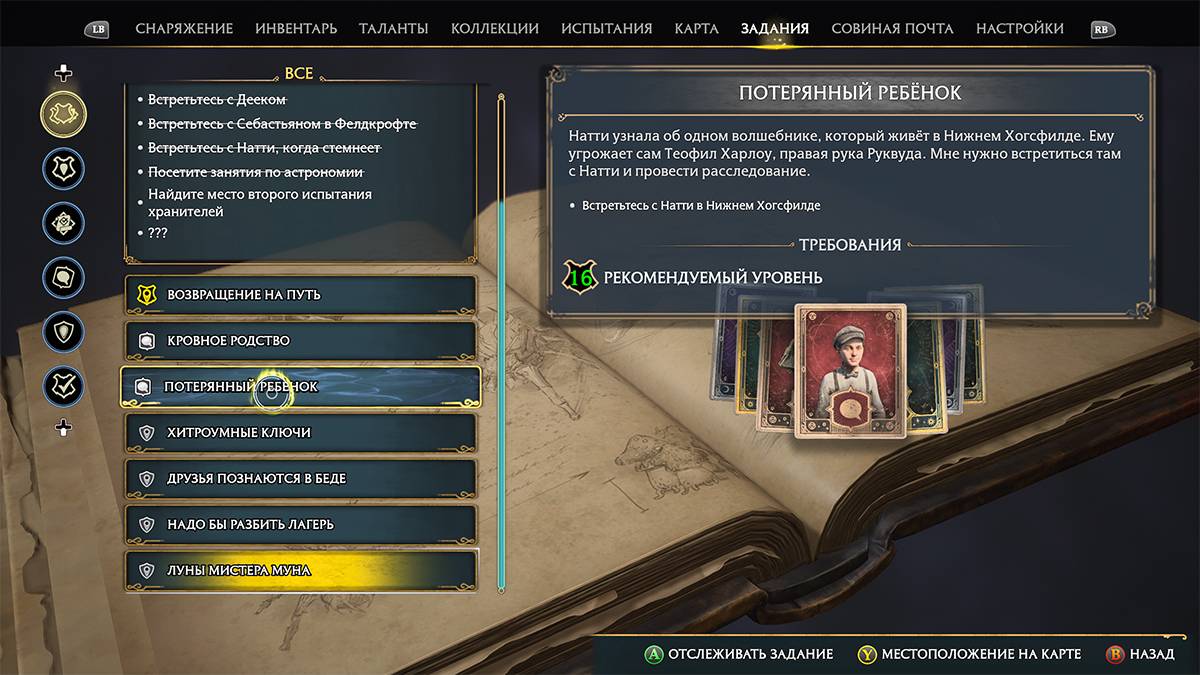1200x675 pixels.
Task: Select the highlighted all-quests filter icon
Action: (63, 115)
